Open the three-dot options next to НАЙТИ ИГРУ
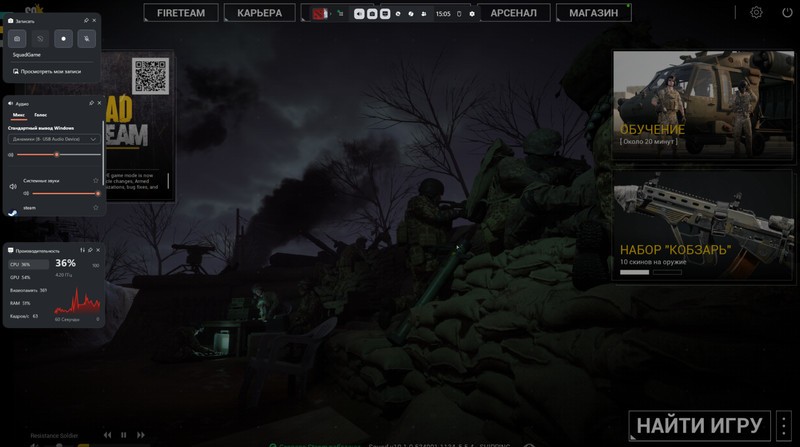800x447 pixels. click(784, 424)
